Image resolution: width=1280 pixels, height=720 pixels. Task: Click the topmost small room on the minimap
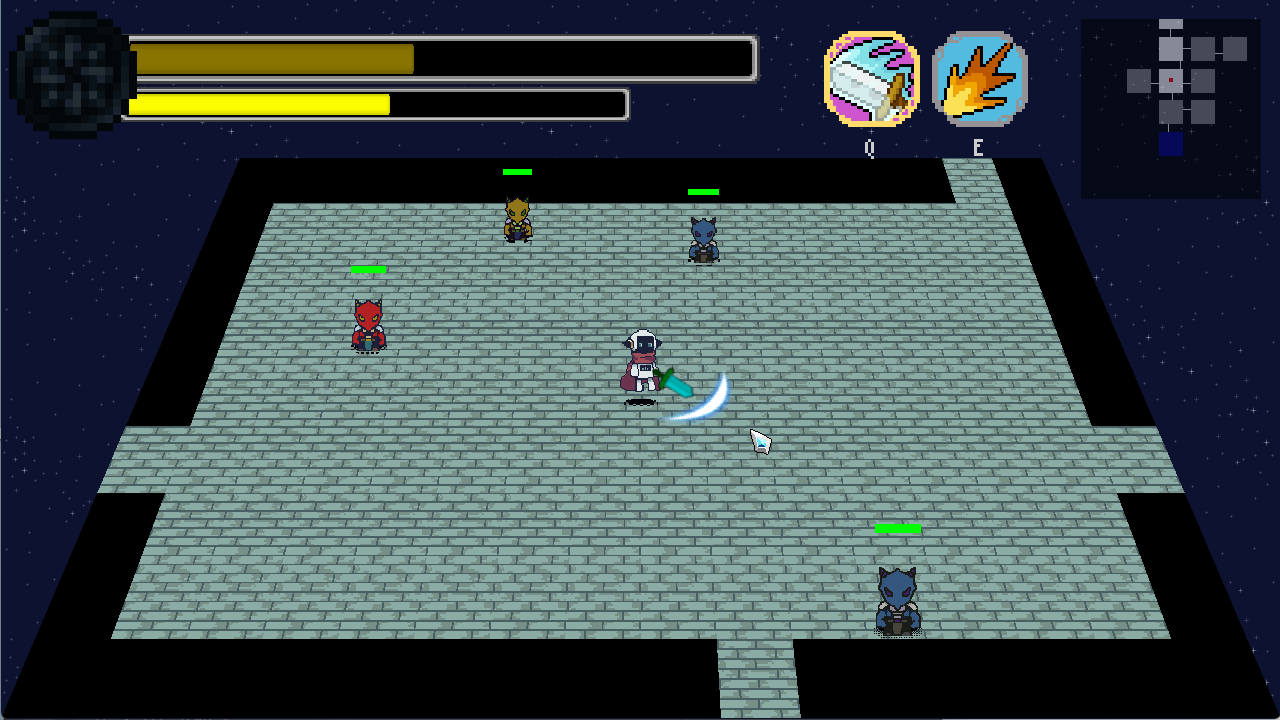[x=1171, y=24]
